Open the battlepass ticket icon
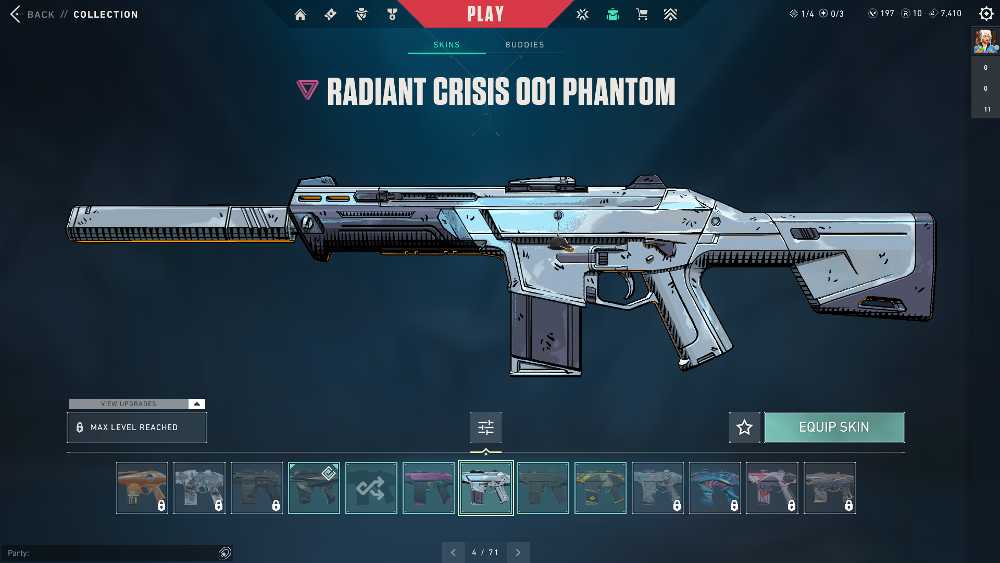 tap(330, 14)
